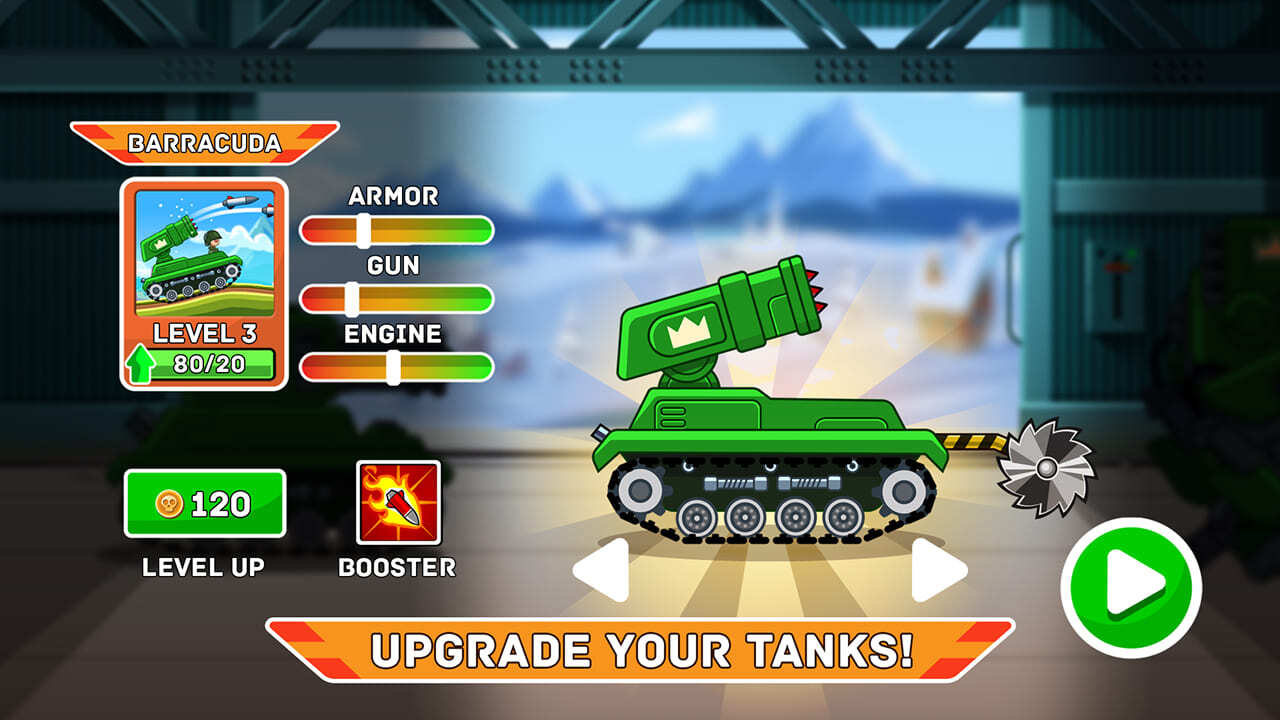Browse to the next tank with the right arrow
Image resolution: width=1280 pixels, height=720 pixels.
coord(930,567)
